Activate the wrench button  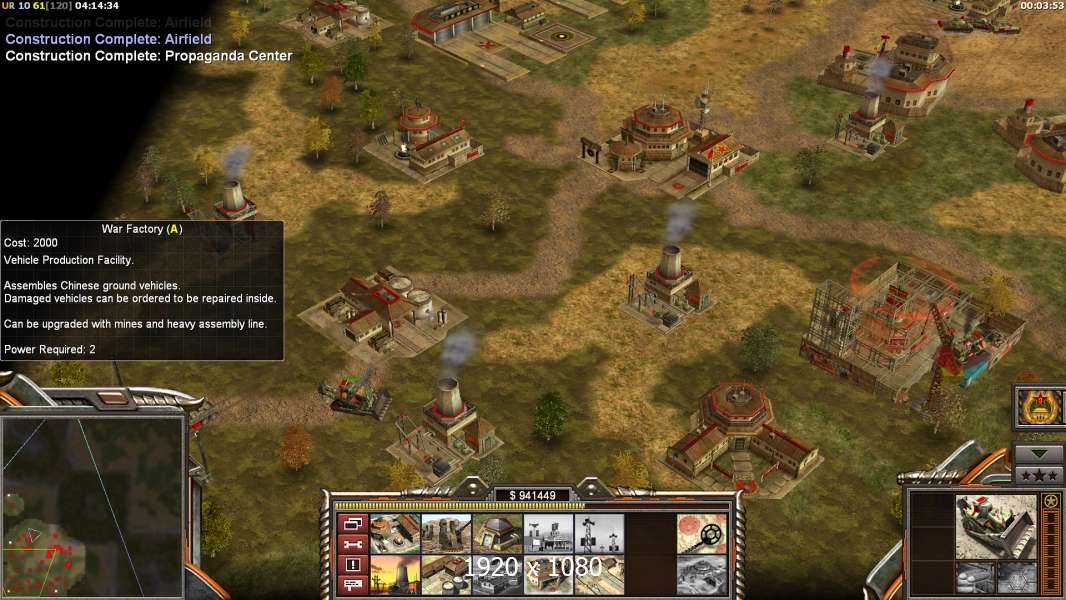pos(352,545)
